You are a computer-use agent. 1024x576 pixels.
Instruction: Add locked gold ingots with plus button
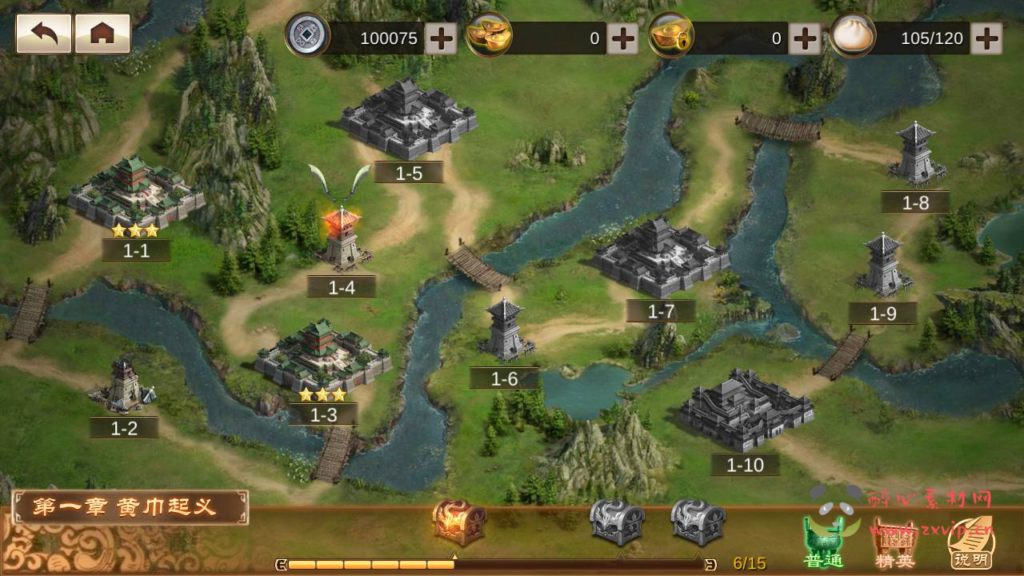[804, 39]
